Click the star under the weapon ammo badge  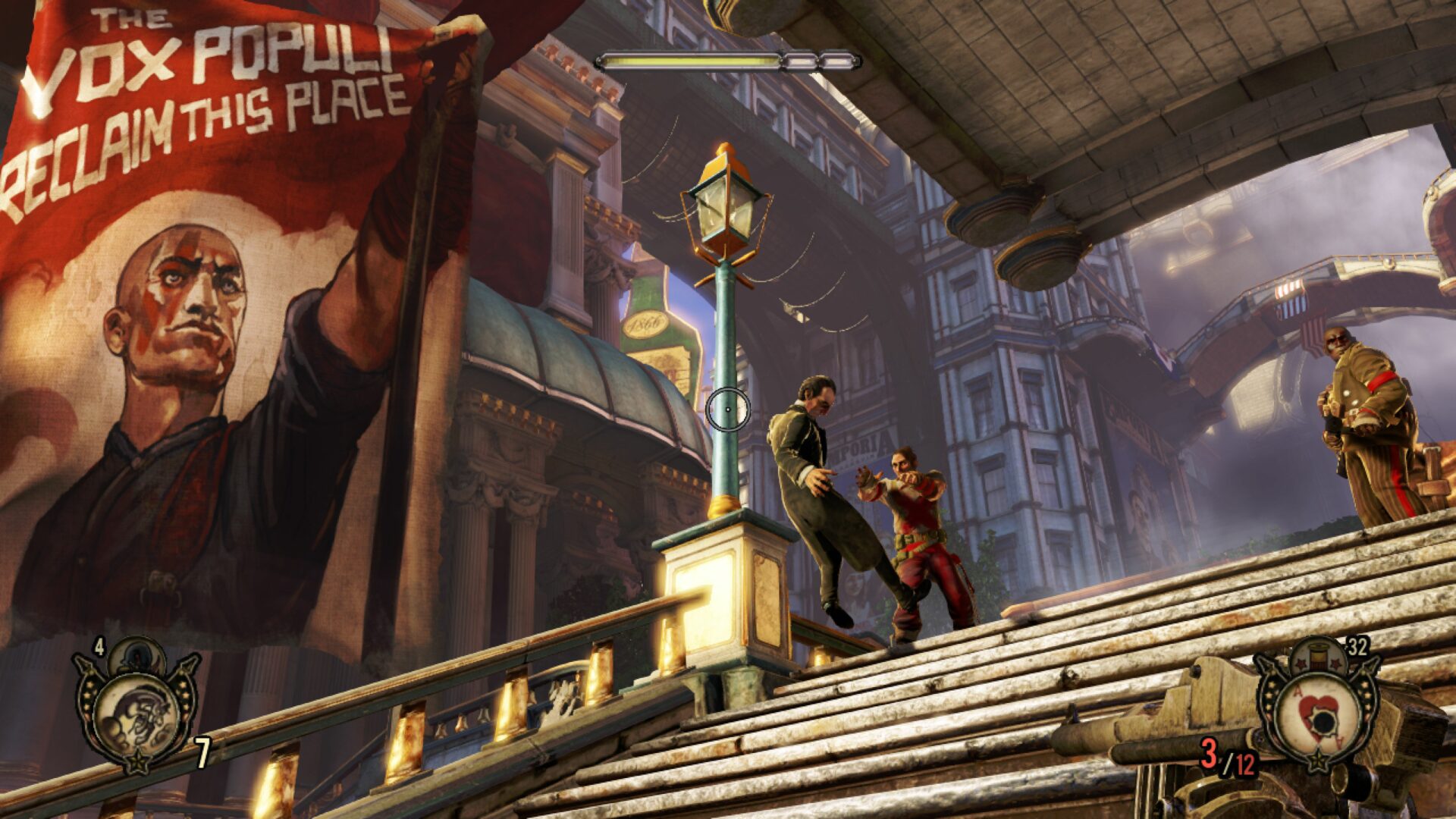(x=1319, y=760)
